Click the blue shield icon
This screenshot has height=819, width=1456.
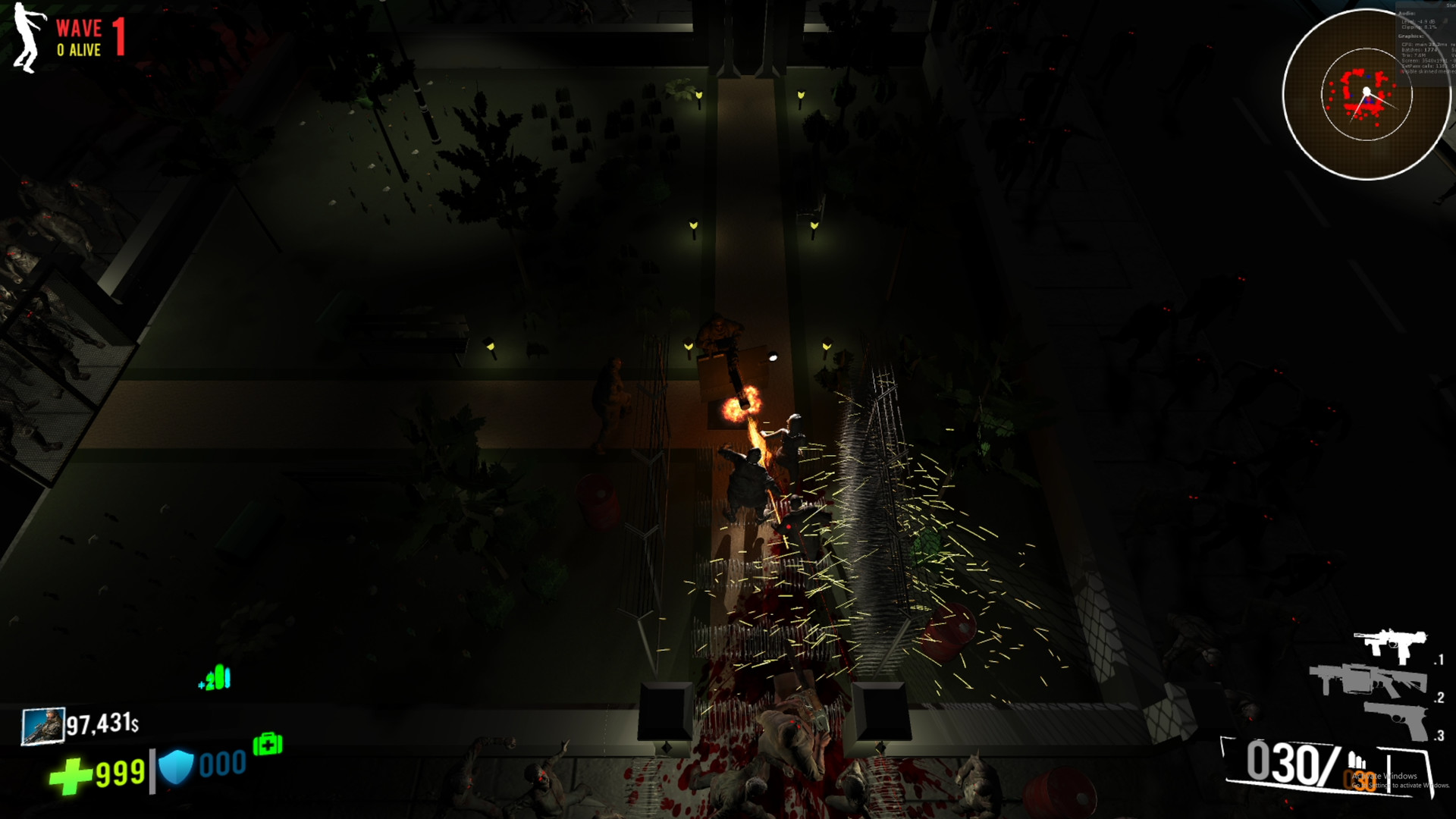click(x=176, y=766)
